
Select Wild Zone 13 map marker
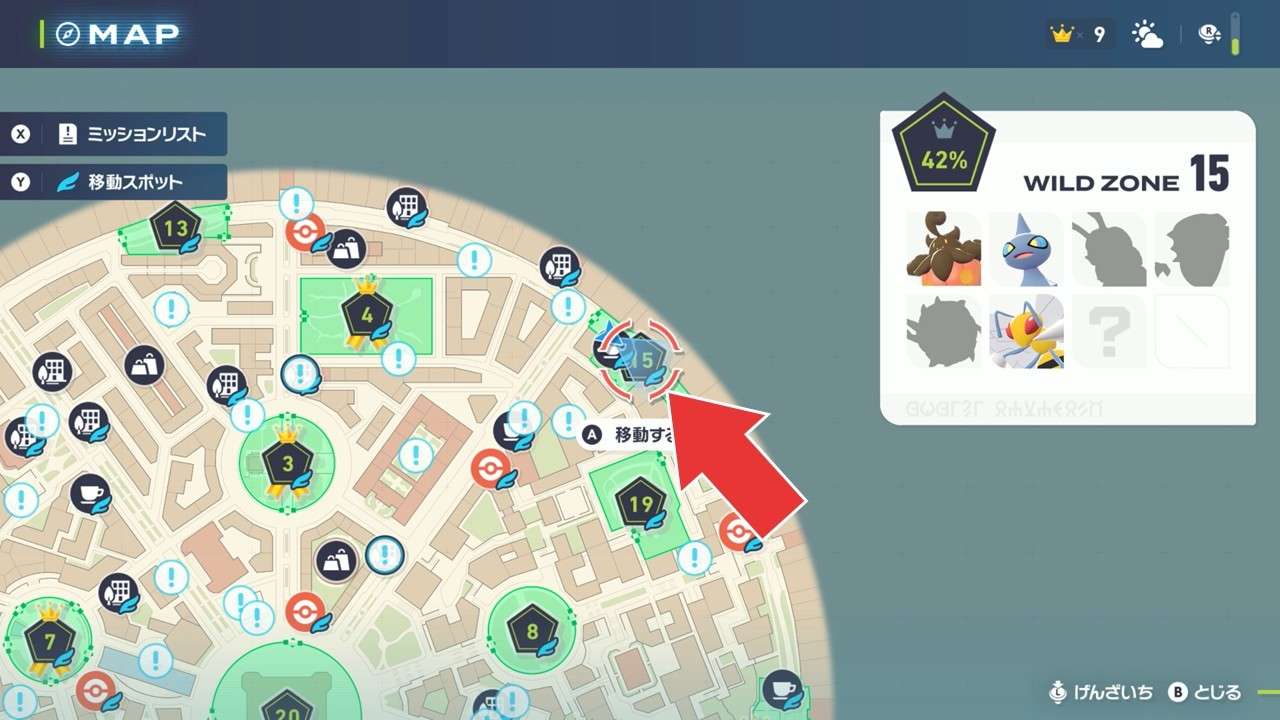(175, 228)
